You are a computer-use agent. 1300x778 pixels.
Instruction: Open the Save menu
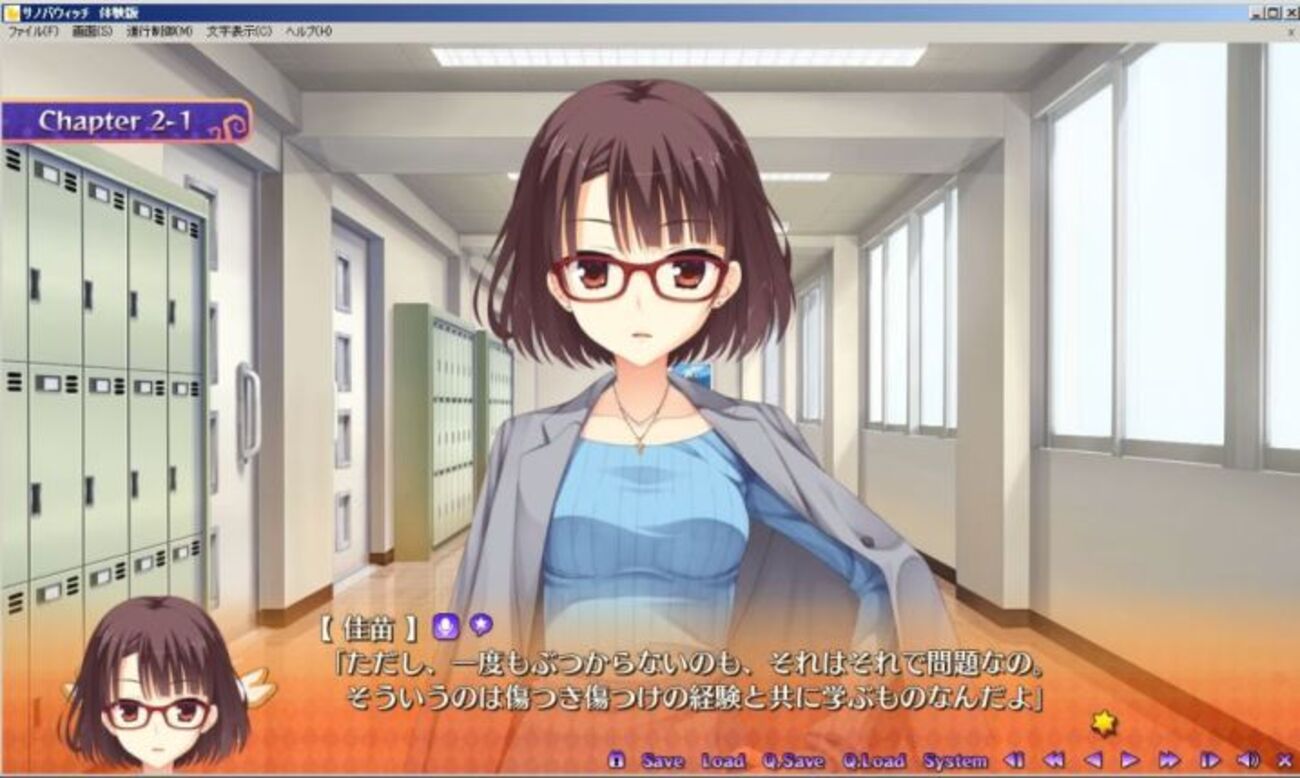[662, 761]
